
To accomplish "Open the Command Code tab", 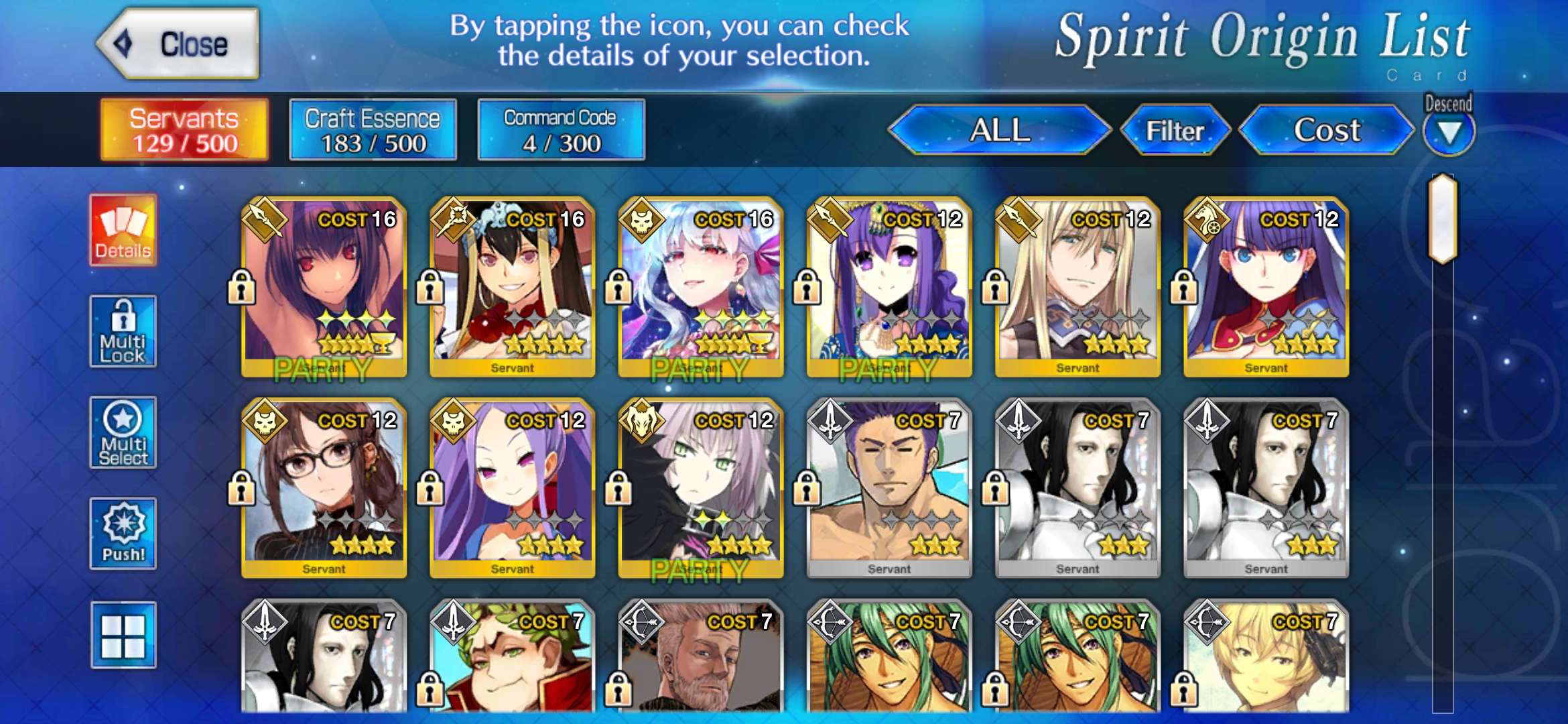I will tap(561, 130).
